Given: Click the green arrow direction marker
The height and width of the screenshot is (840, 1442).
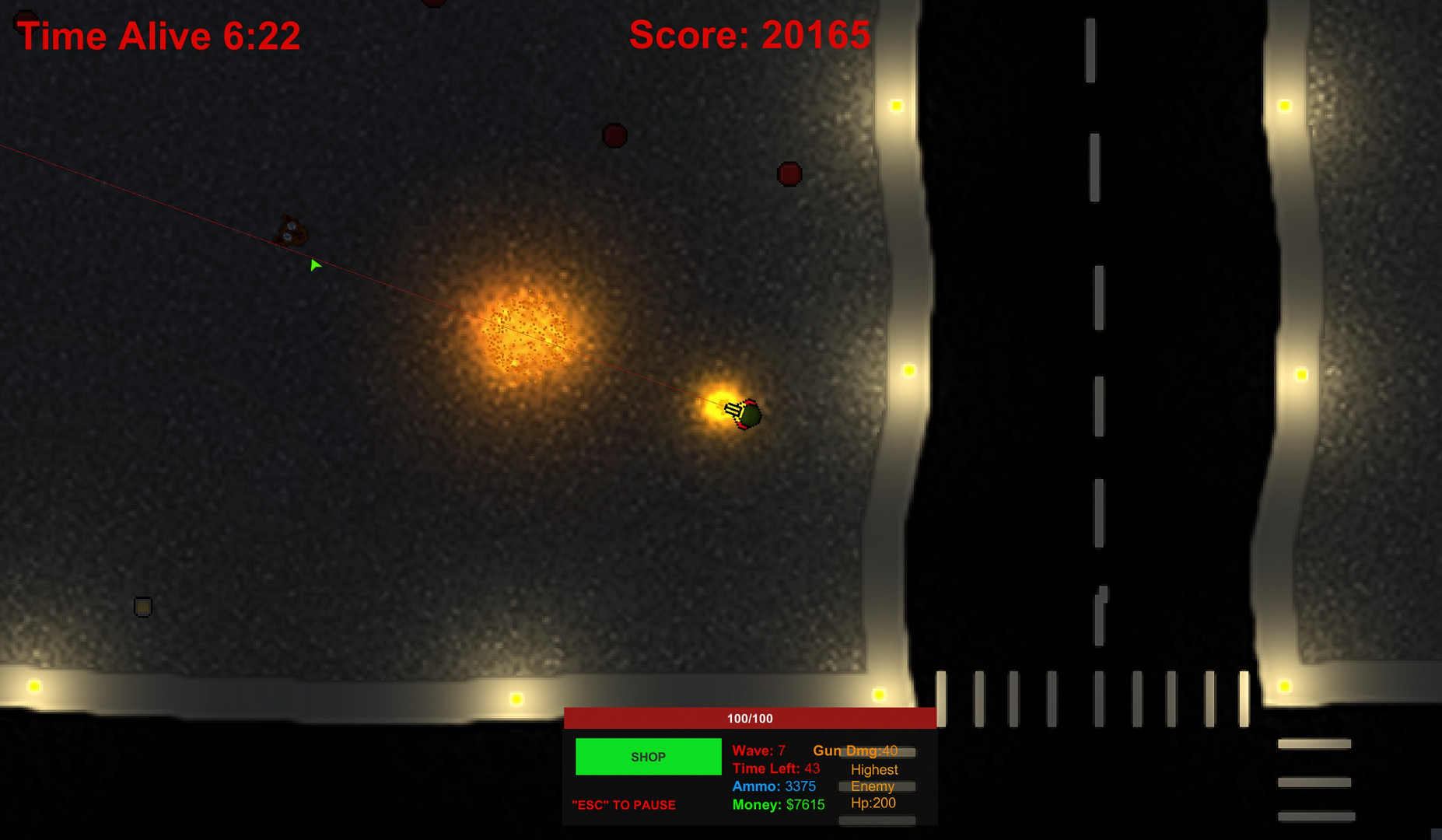Looking at the screenshot, I should coord(314,264).
